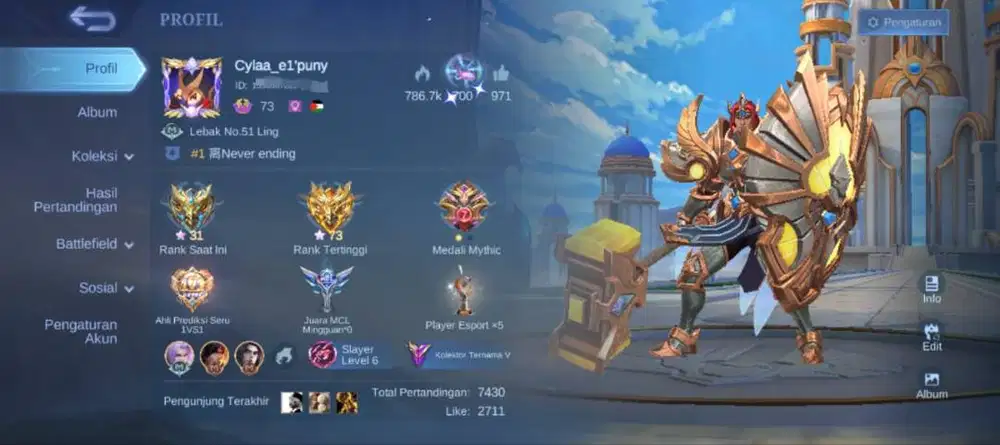Image resolution: width=1000 pixels, height=445 pixels.
Task: Open Hasil Pertandingan match history
Action: click(x=88, y=200)
